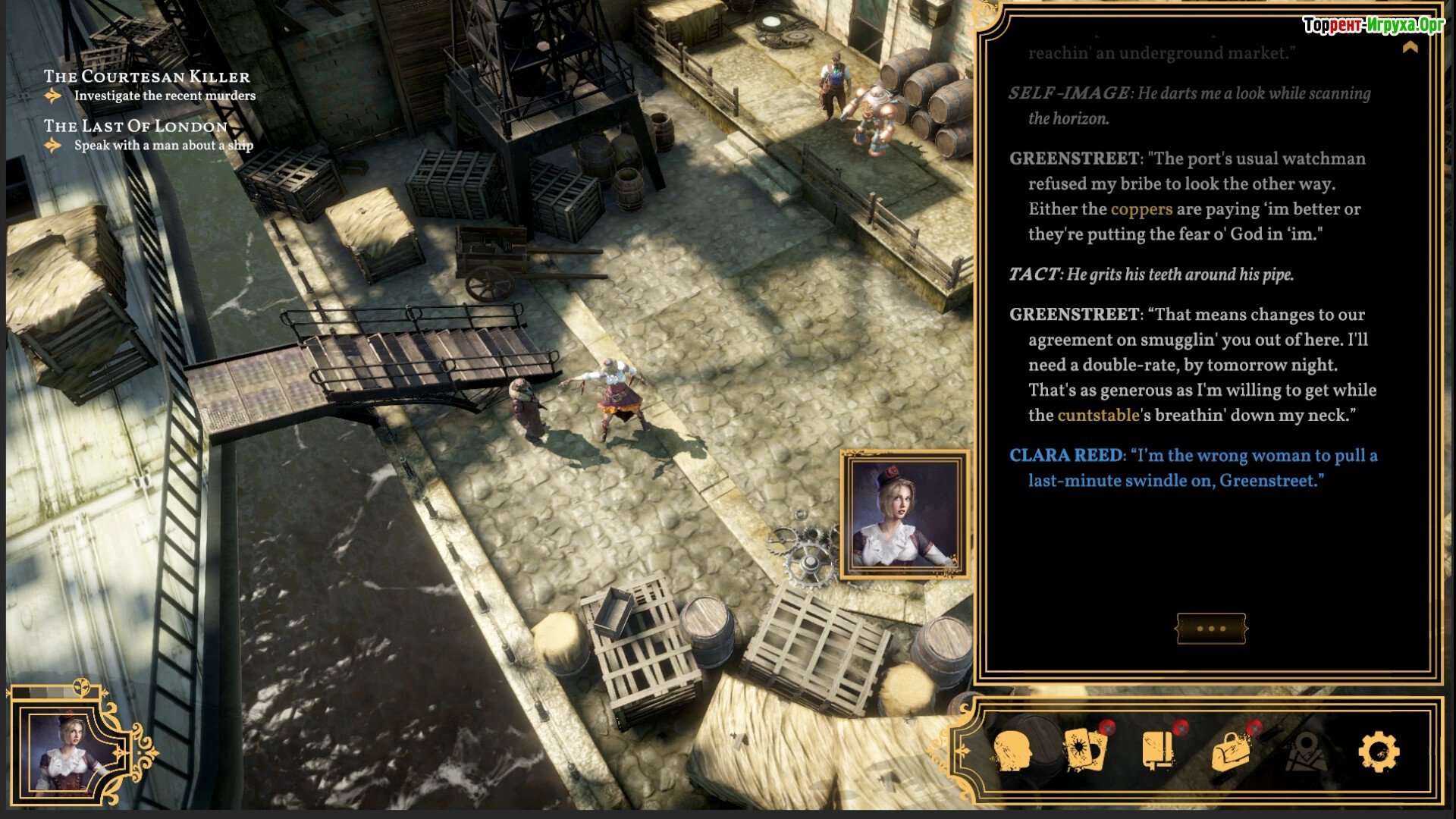The image size is (1456, 819).
Task: Click Clara Reed's dialogue speaker portrait
Action: coord(904,514)
